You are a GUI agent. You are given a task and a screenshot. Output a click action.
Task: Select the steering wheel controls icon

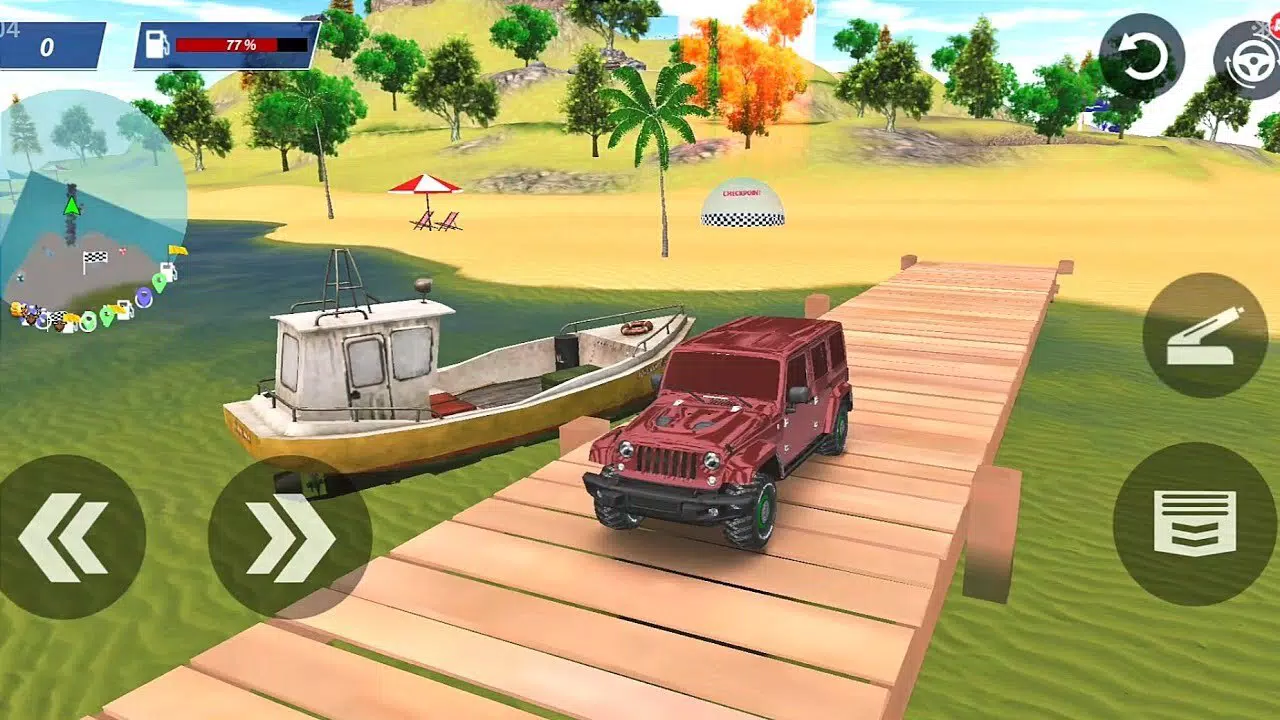(1252, 62)
